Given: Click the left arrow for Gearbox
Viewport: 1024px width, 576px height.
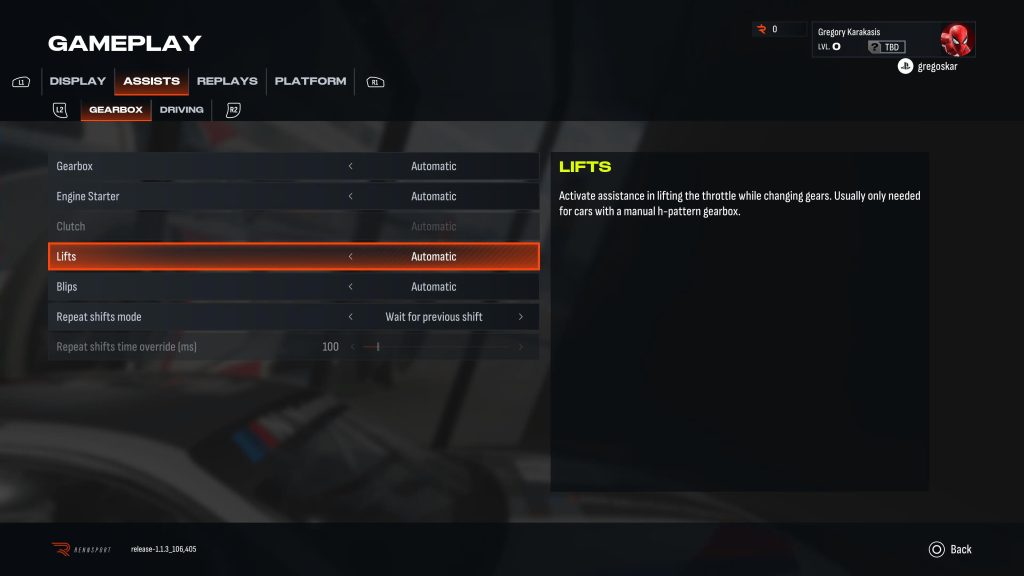Looking at the screenshot, I should 350,166.
